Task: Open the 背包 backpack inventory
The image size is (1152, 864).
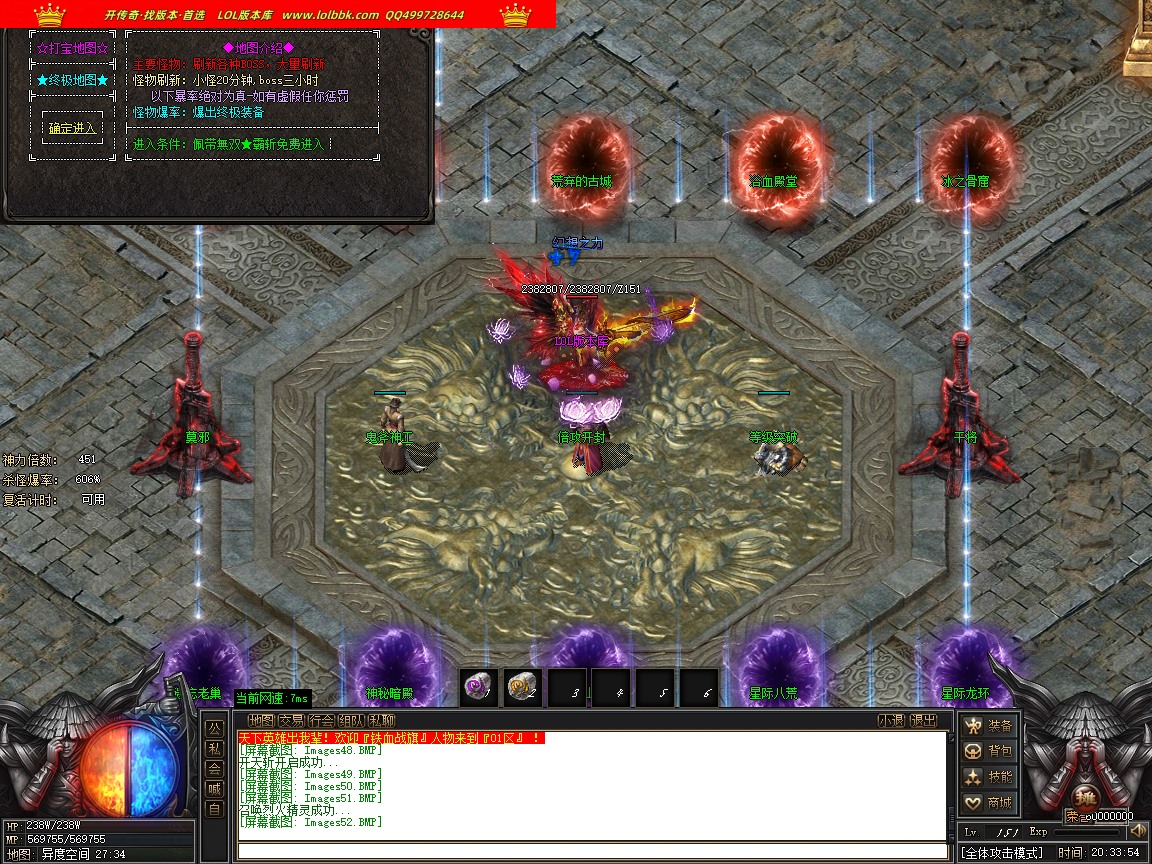Action: [x=989, y=751]
